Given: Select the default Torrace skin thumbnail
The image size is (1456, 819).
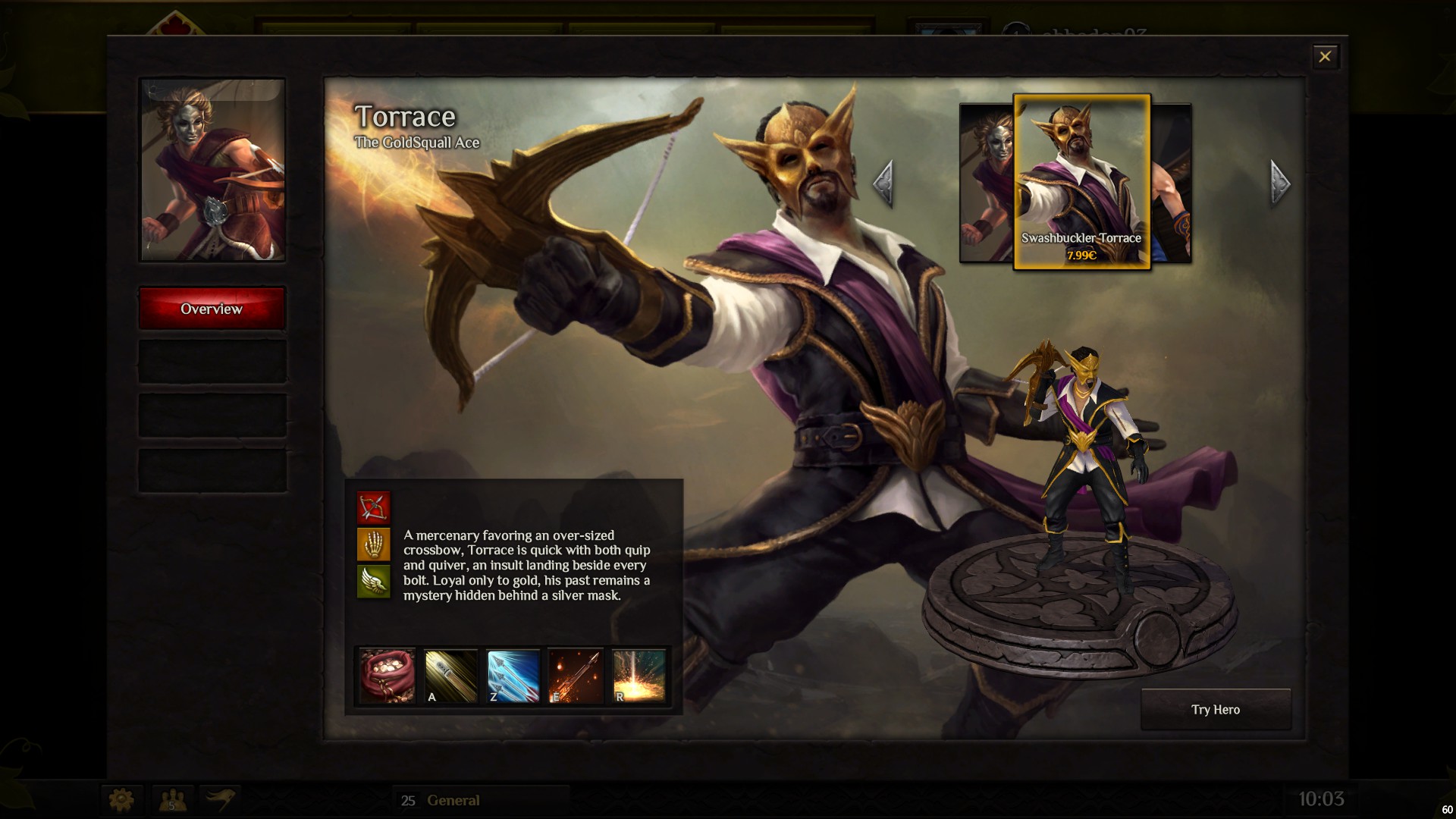Looking at the screenshot, I should click(x=986, y=182).
